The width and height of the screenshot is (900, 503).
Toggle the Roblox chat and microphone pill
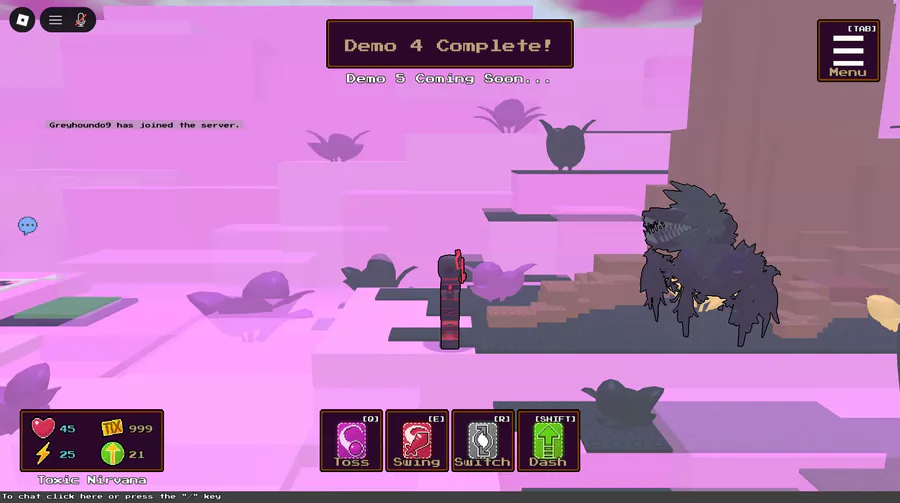[x=68, y=19]
